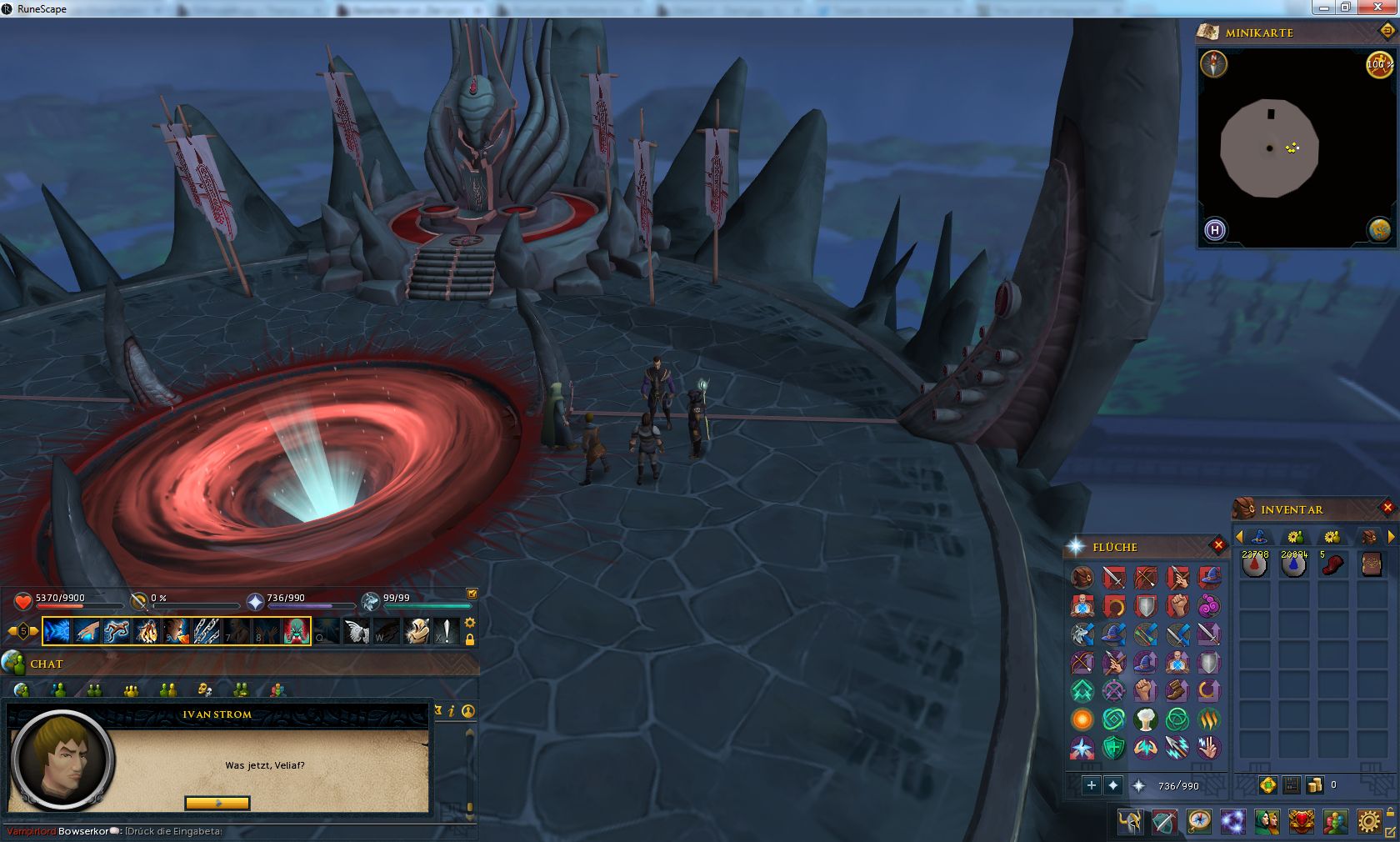Continue Ivan Strom's dialogue with the yellow button

tap(217, 803)
